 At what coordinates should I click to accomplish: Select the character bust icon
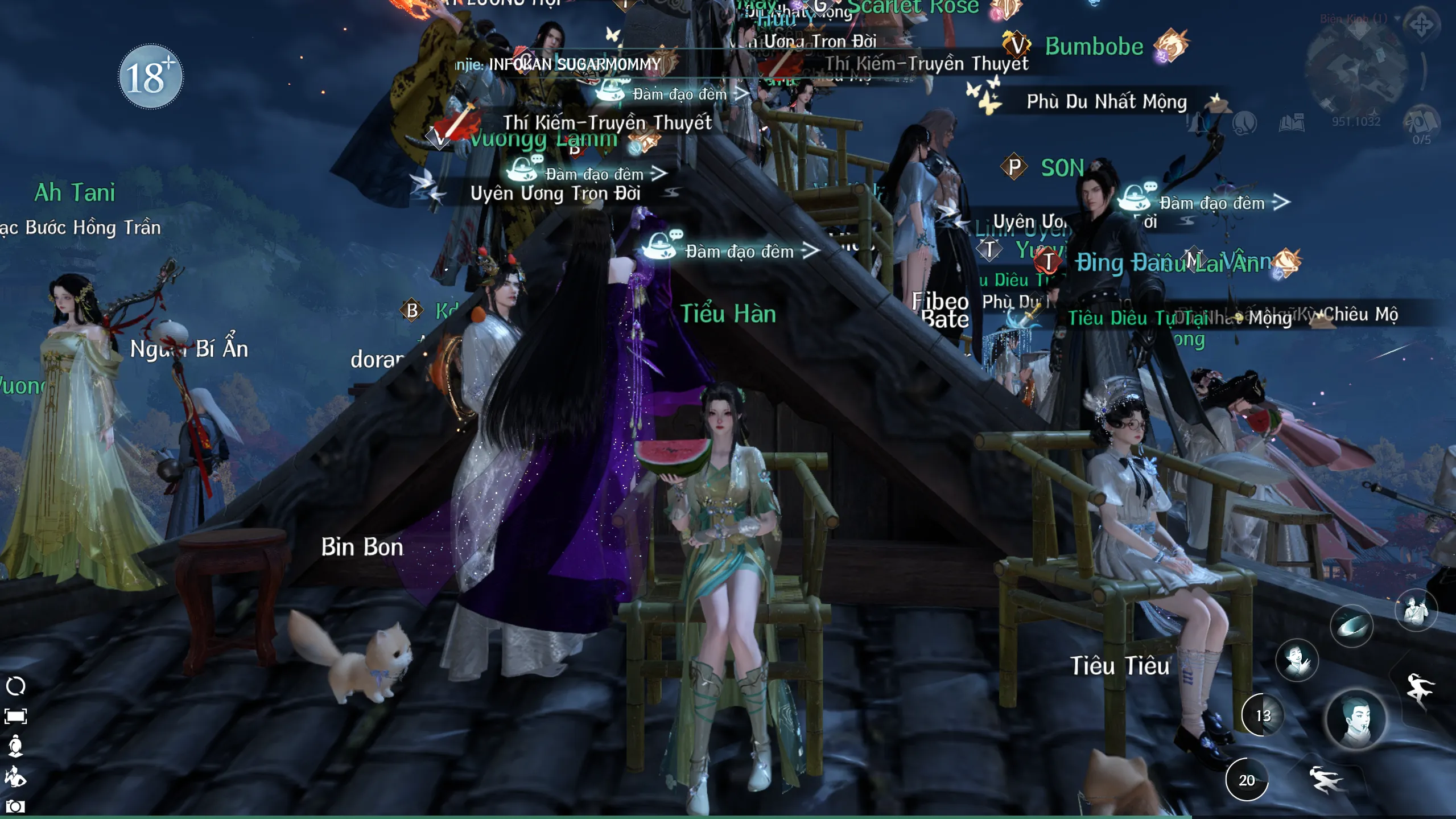point(15,746)
